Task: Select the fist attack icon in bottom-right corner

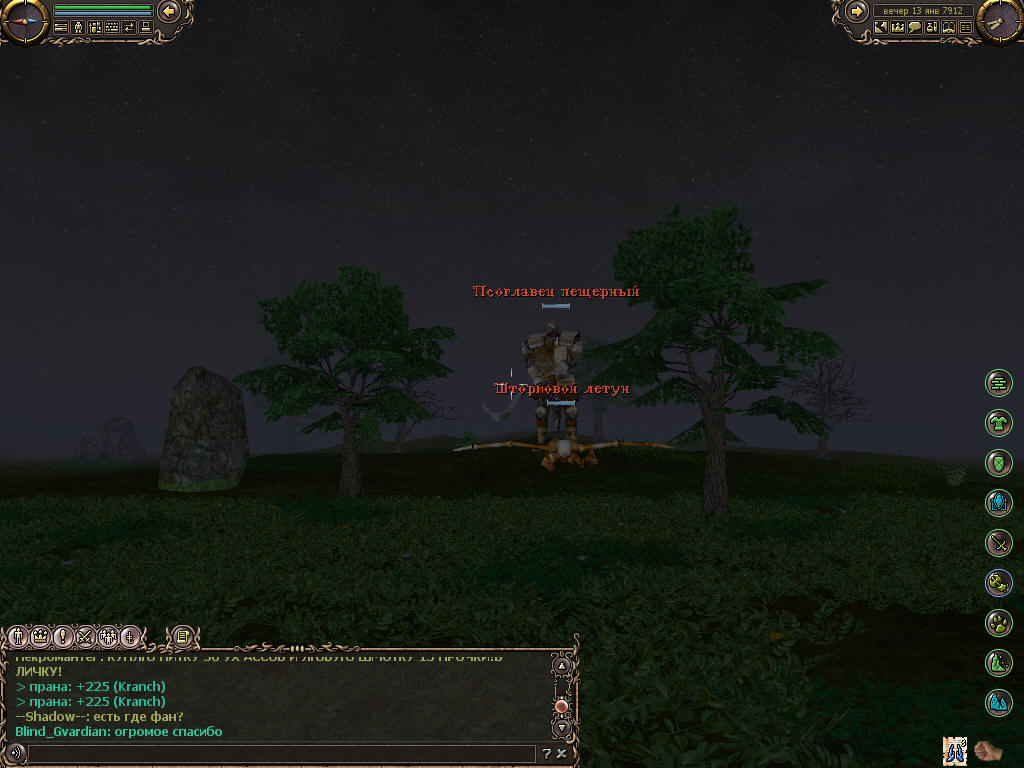Action: (986, 749)
